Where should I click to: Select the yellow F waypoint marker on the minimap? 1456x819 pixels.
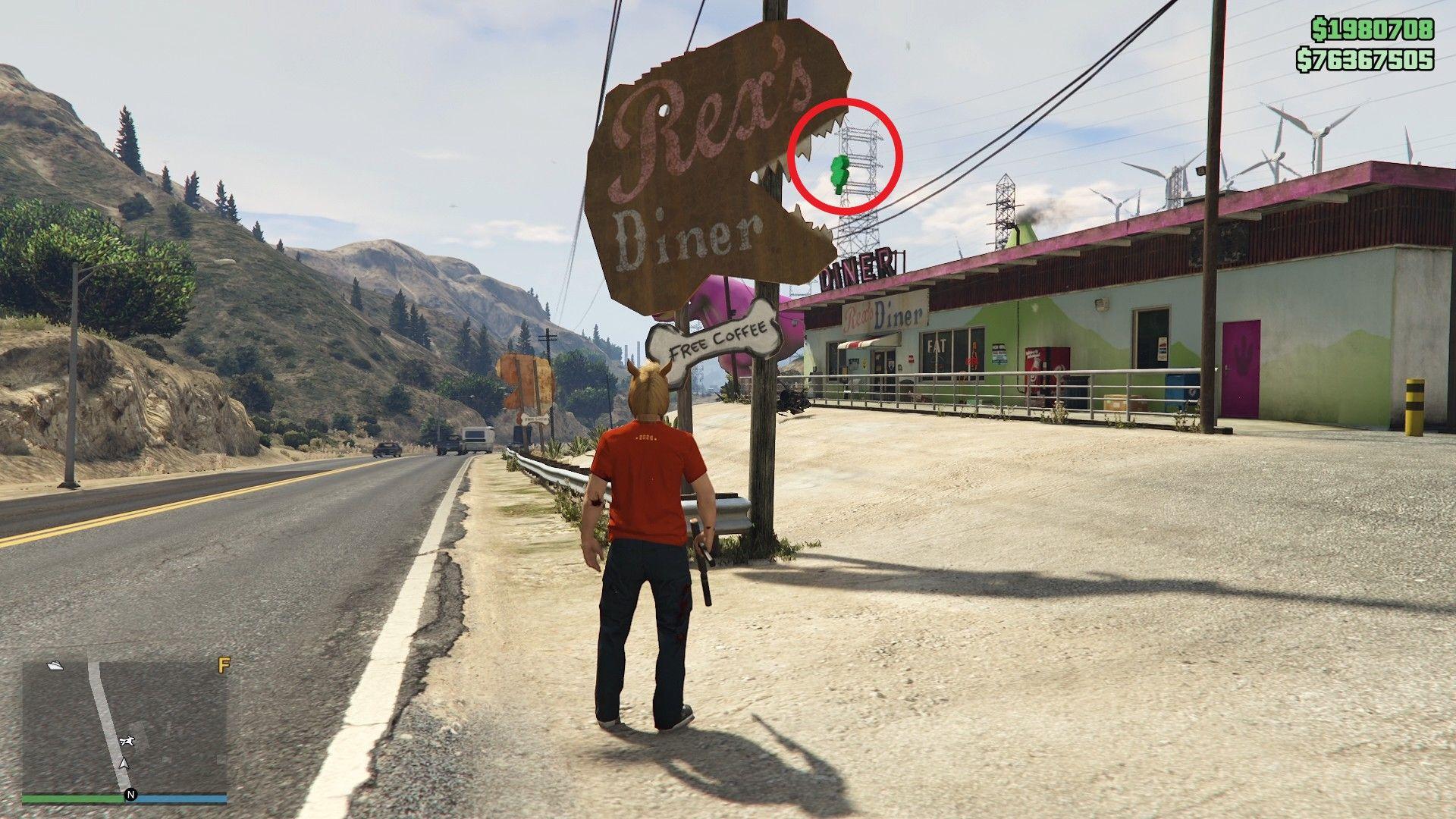click(x=224, y=664)
